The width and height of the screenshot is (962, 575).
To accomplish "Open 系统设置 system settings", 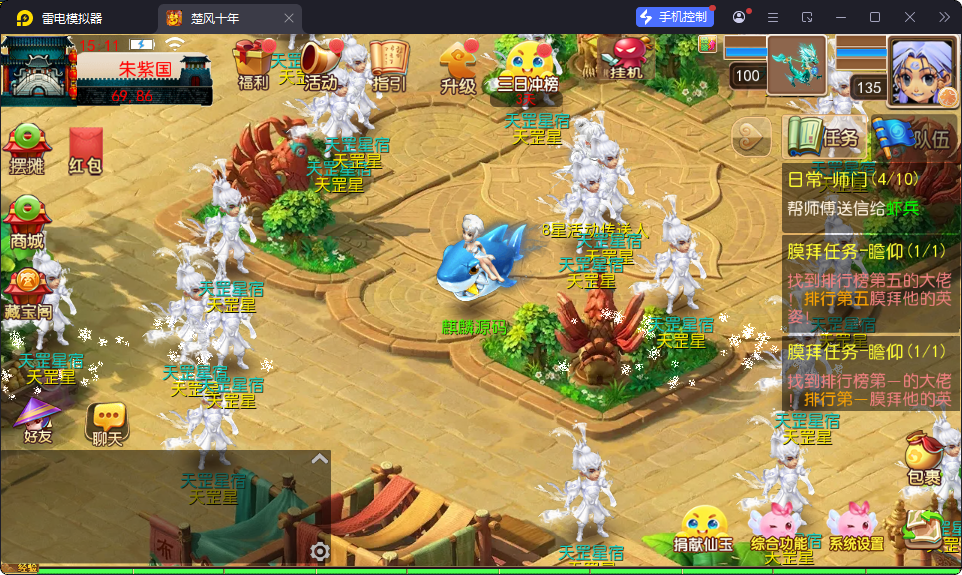I will 856,528.
